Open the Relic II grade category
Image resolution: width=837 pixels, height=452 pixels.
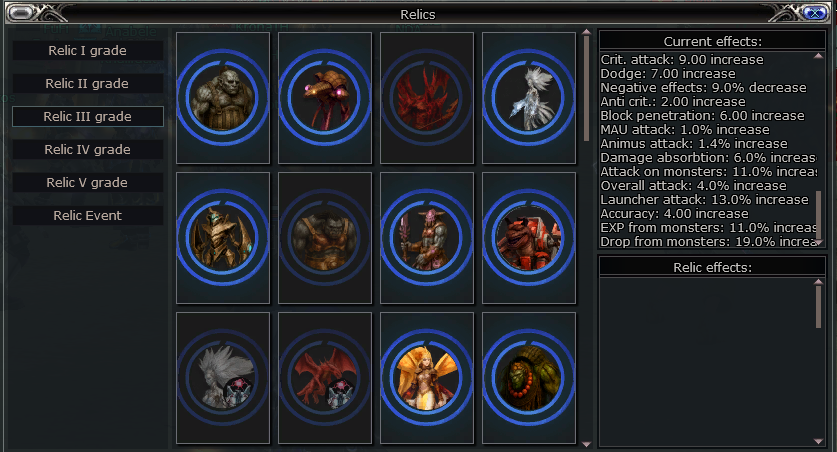click(x=88, y=83)
